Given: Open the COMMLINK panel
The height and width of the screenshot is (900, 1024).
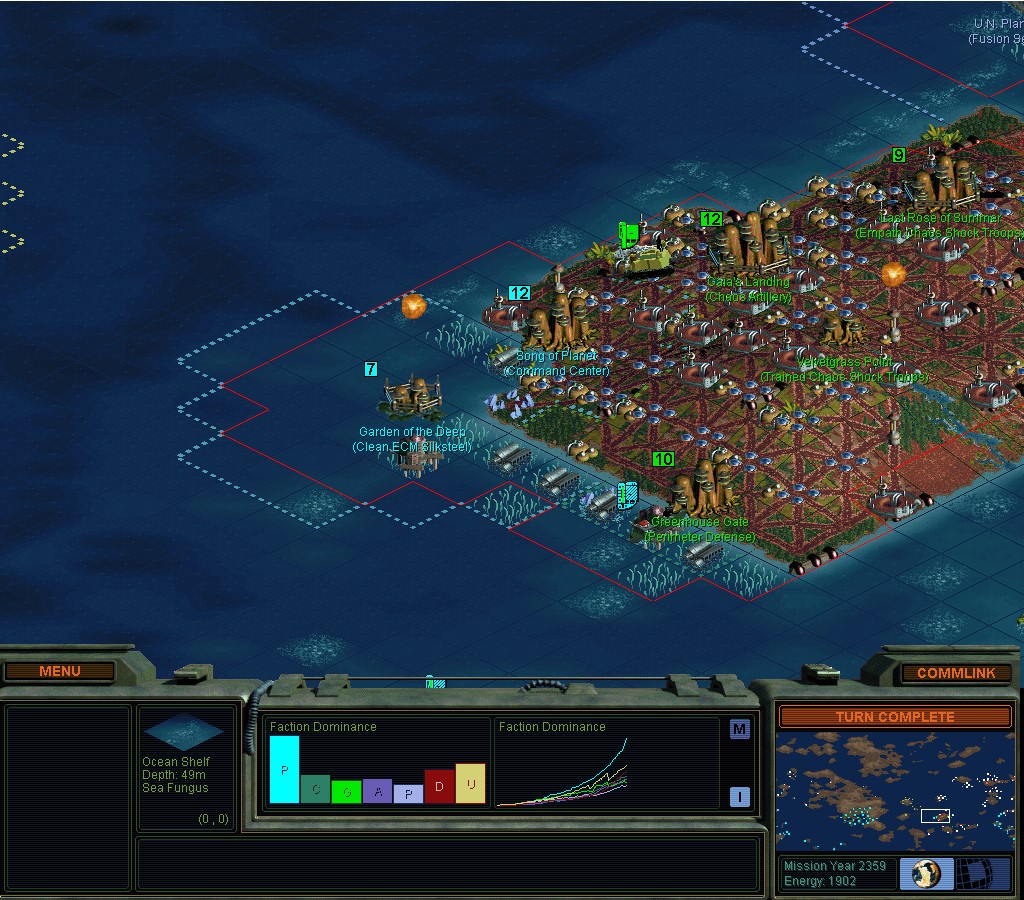Looking at the screenshot, I should coord(955,673).
